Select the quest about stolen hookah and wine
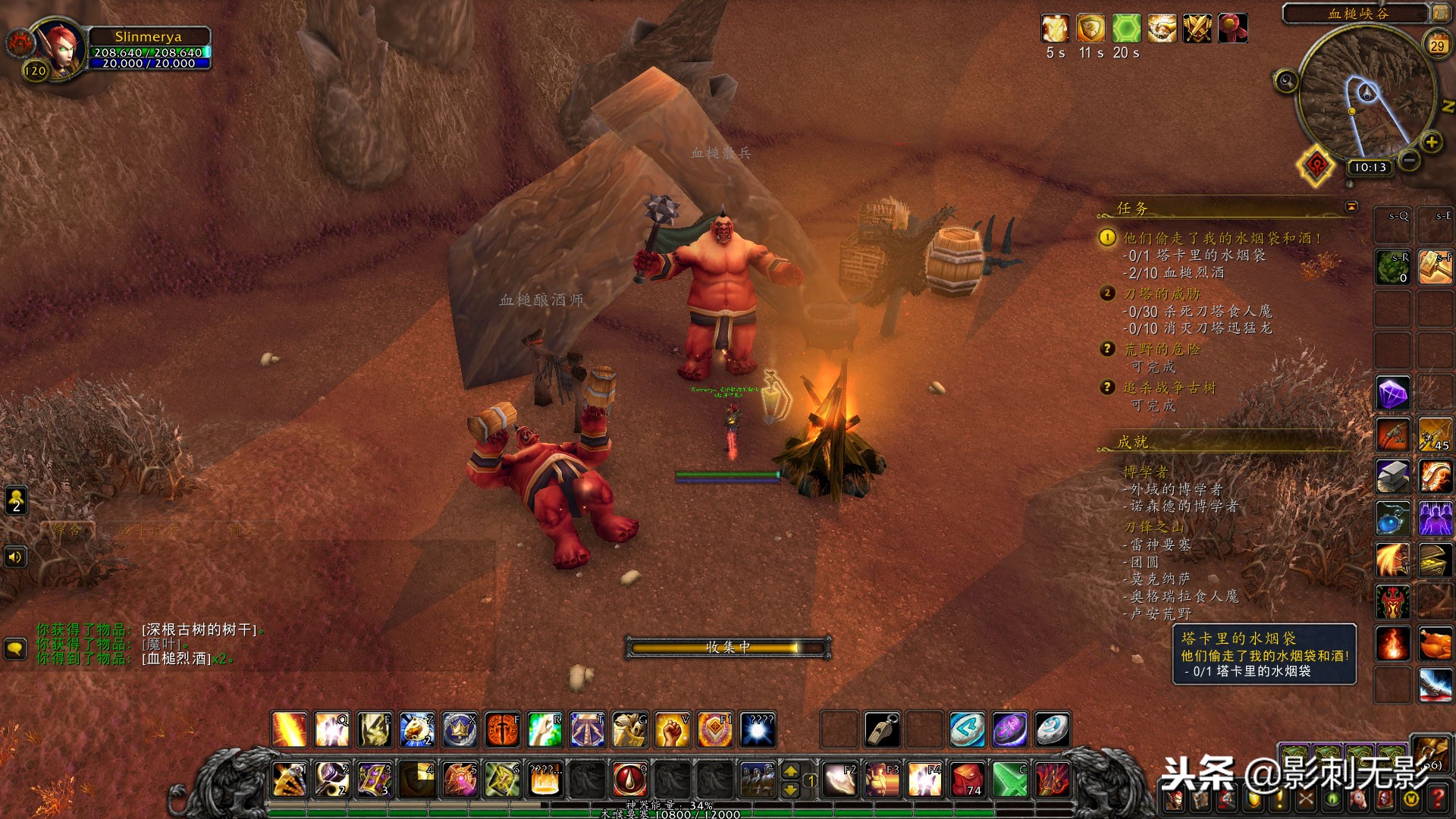The height and width of the screenshot is (819, 1456). tap(1222, 238)
